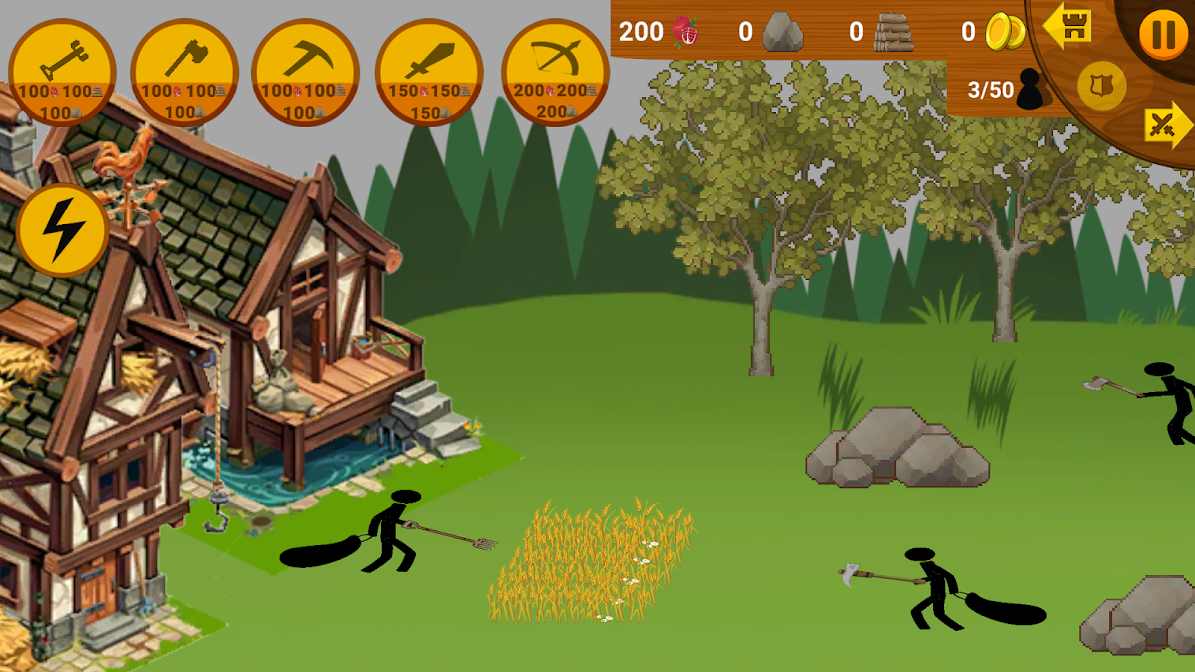Pause the game
Image resolution: width=1195 pixels, height=672 pixels.
tap(1163, 35)
